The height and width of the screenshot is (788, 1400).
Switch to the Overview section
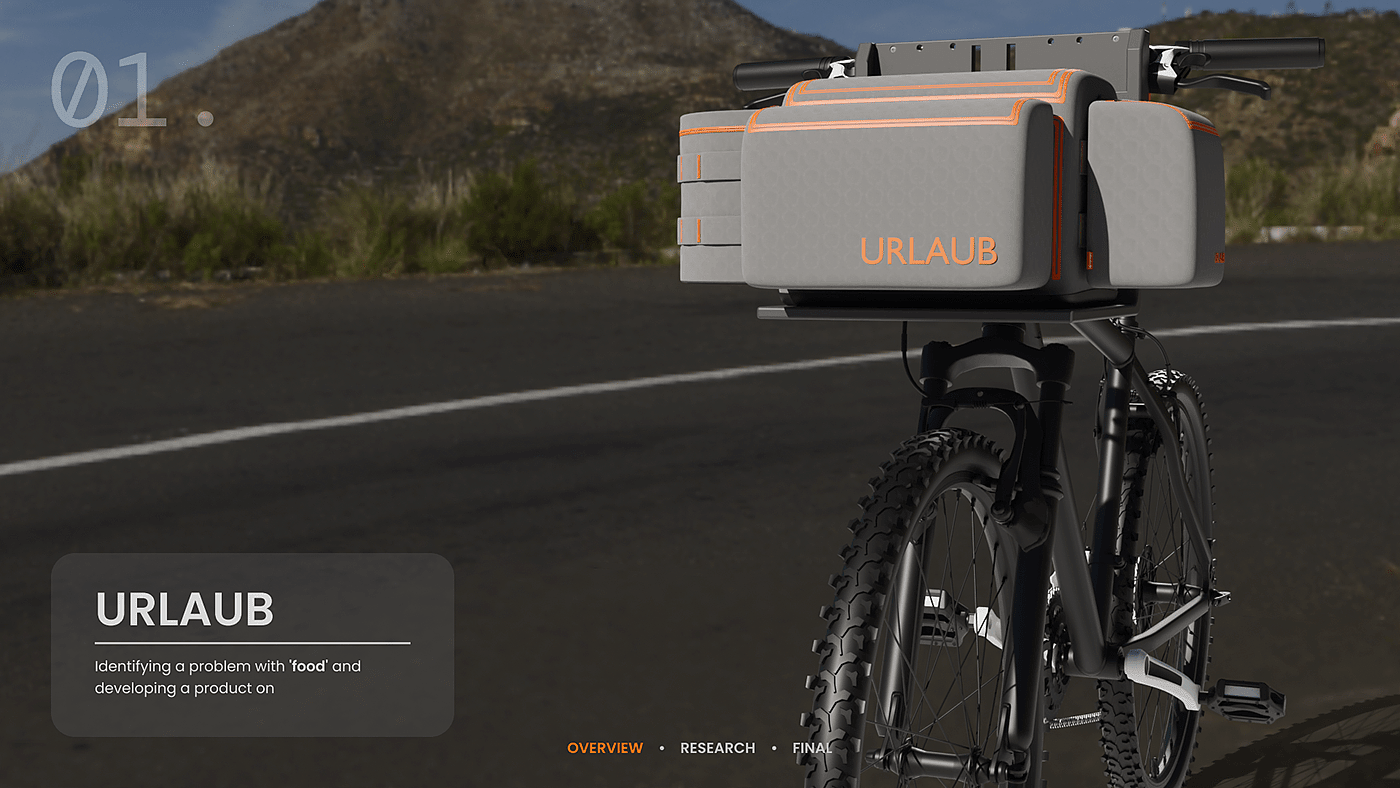pos(605,748)
